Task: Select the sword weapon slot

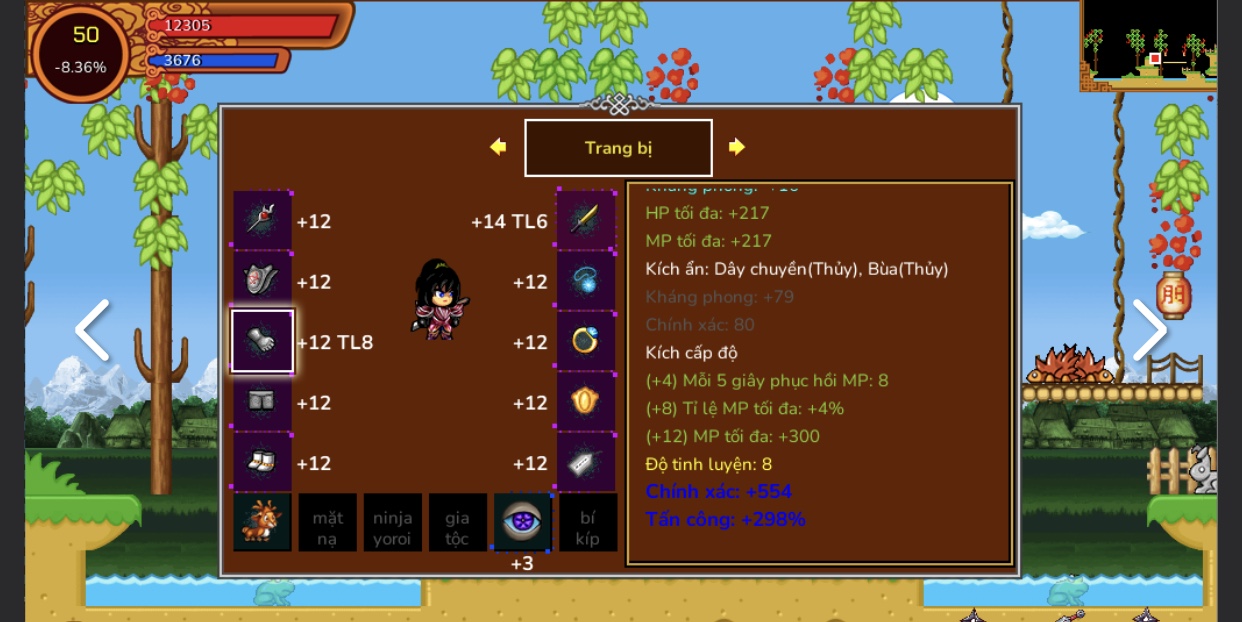Action: pyautogui.click(x=586, y=220)
